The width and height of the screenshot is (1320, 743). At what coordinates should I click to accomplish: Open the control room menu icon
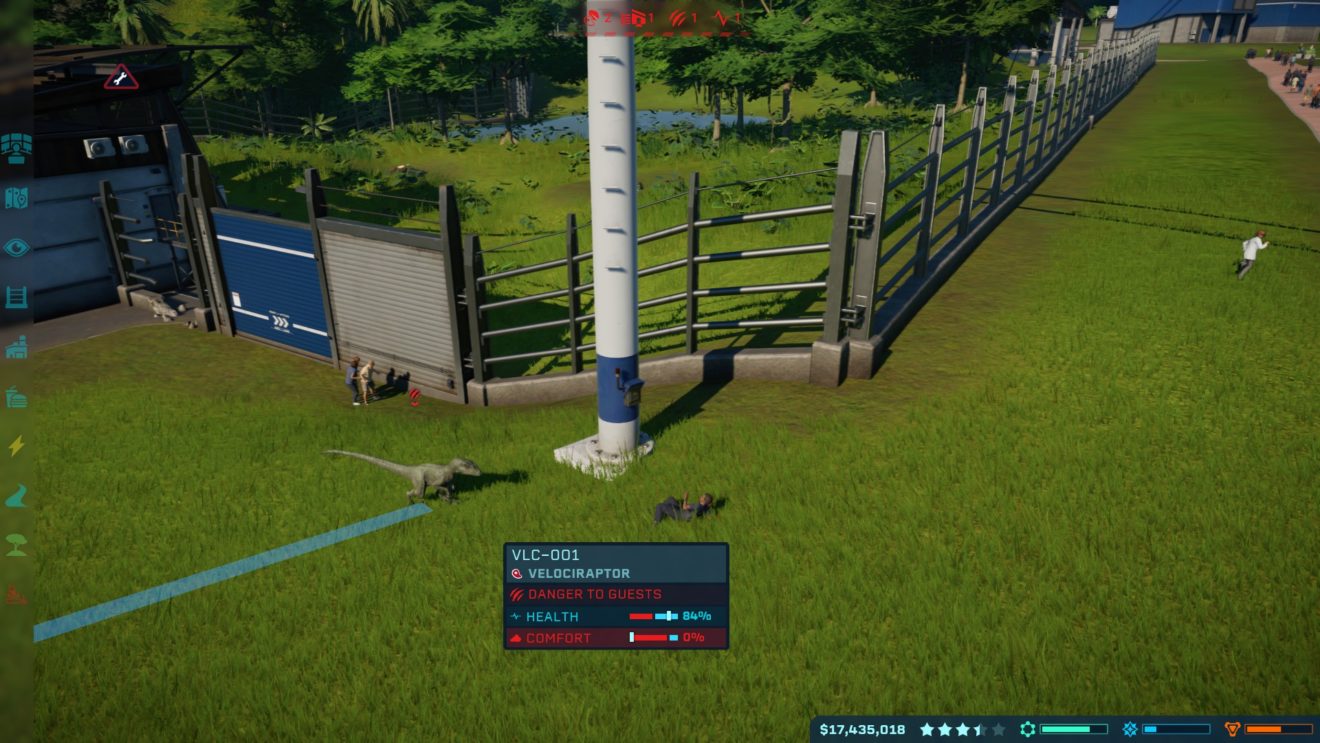[16, 148]
